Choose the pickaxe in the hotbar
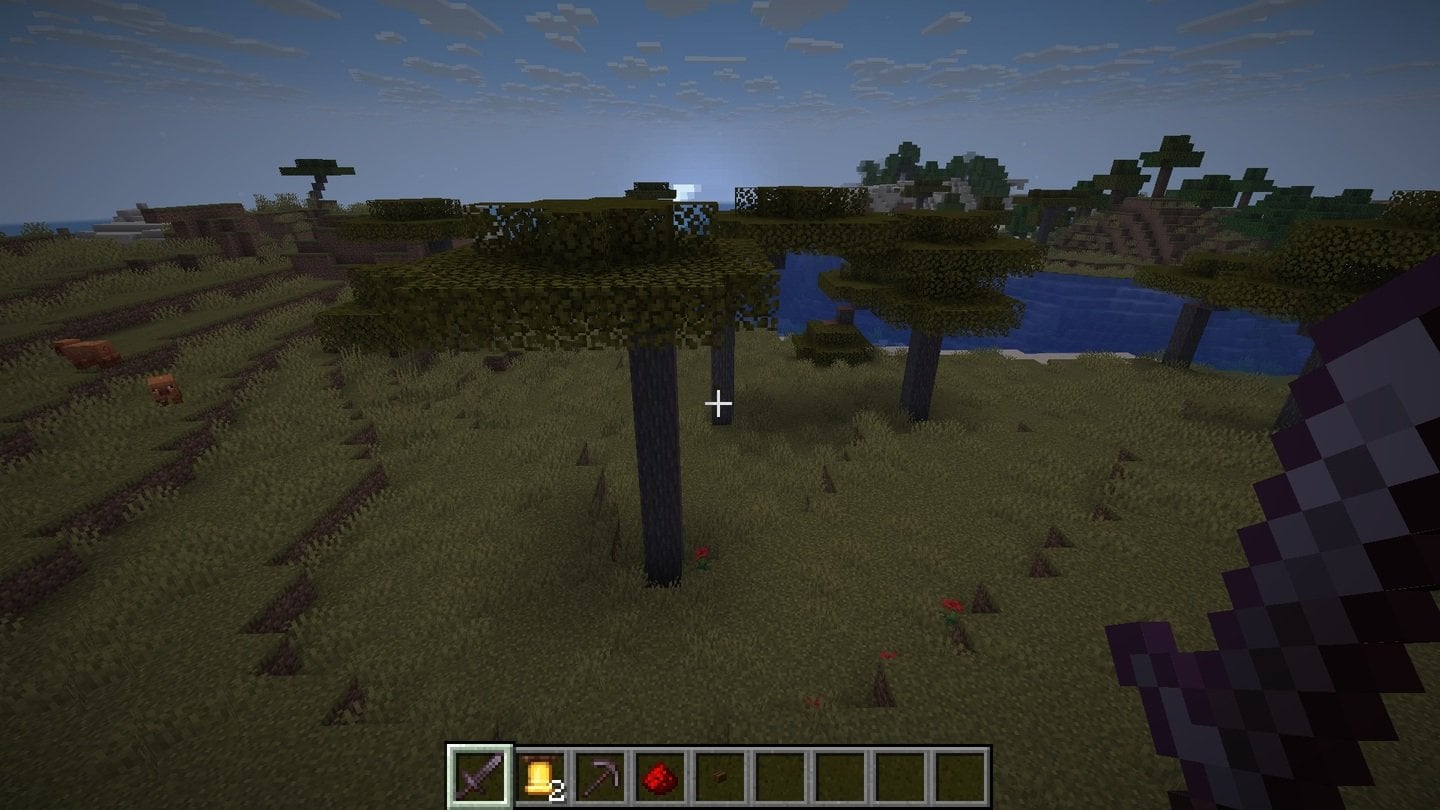This screenshot has width=1440, height=810. click(600, 775)
